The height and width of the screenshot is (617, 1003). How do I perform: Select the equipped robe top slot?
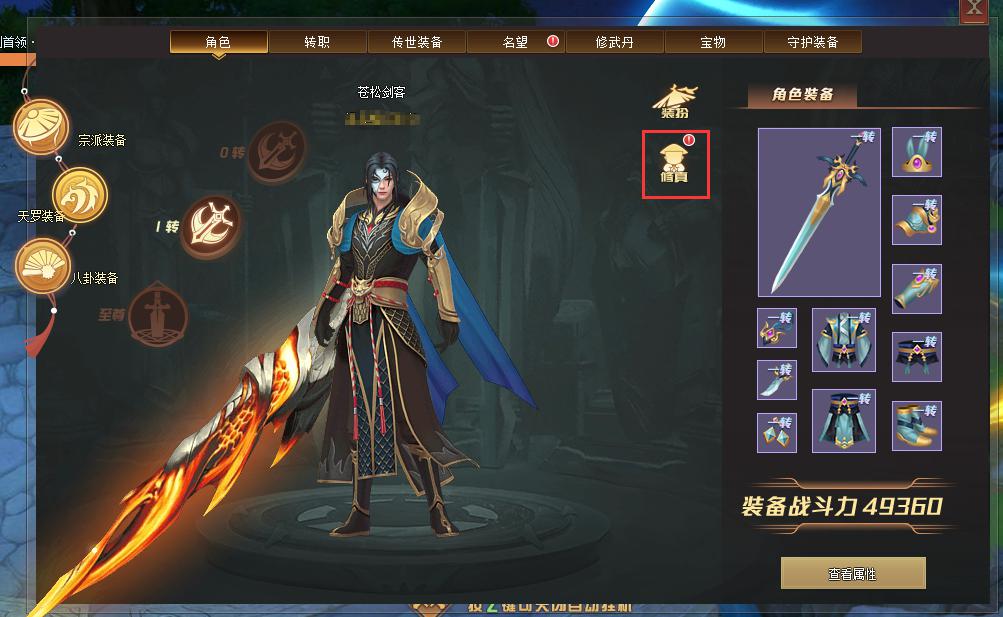(843, 340)
